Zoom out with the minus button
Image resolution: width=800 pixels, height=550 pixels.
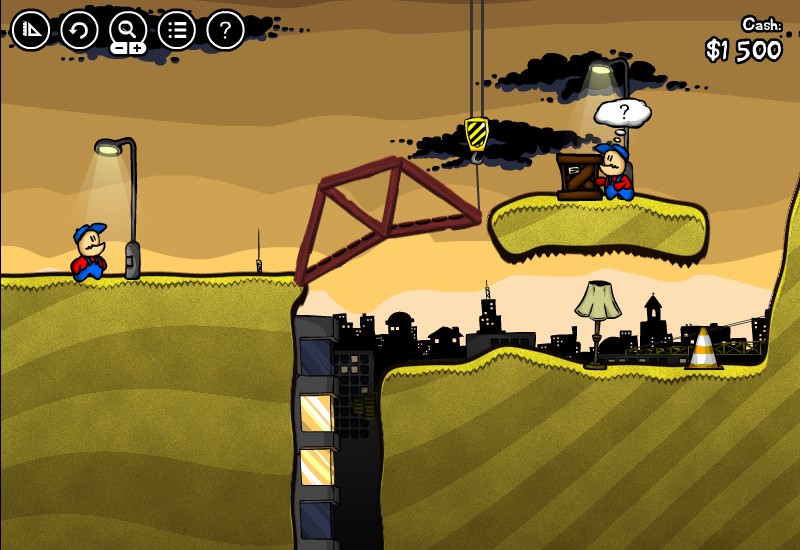[x=119, y=48]
